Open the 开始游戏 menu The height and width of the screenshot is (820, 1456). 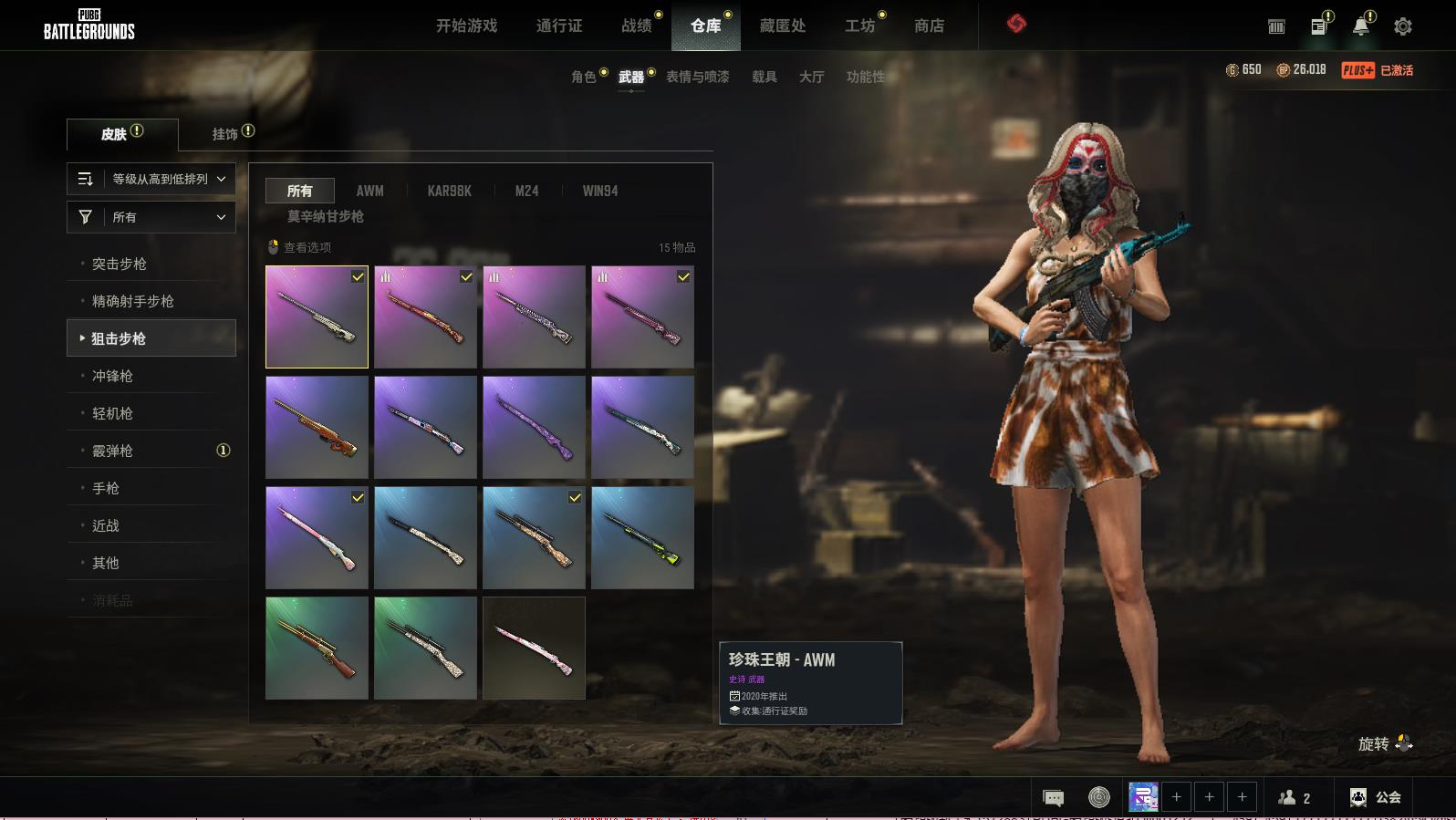[466, 26]
